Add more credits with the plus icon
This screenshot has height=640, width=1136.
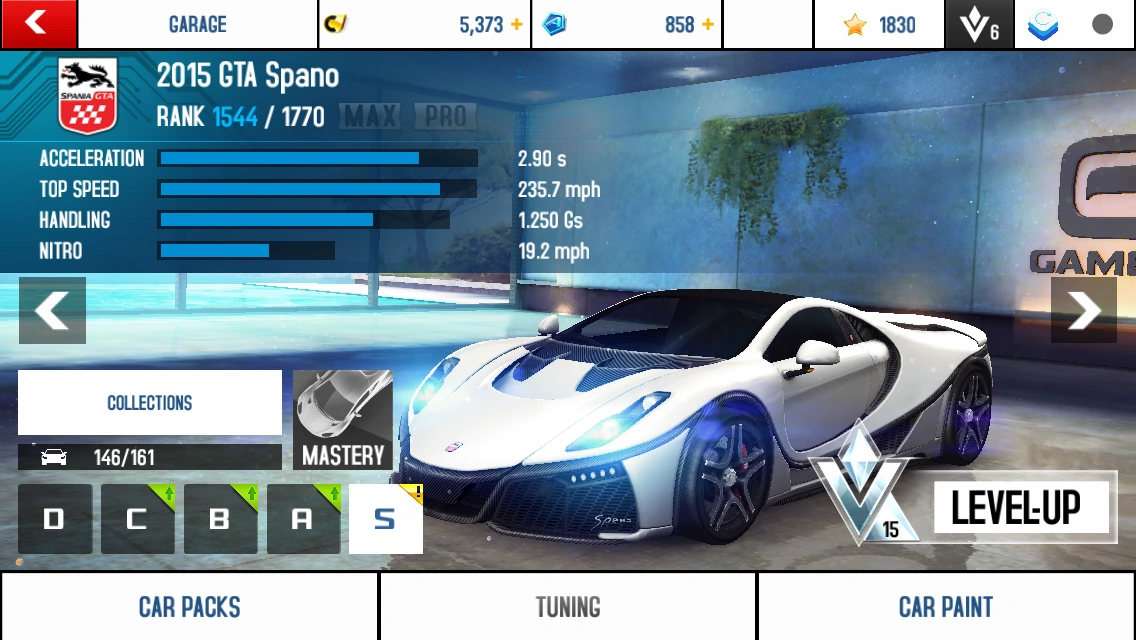[517, 25]
